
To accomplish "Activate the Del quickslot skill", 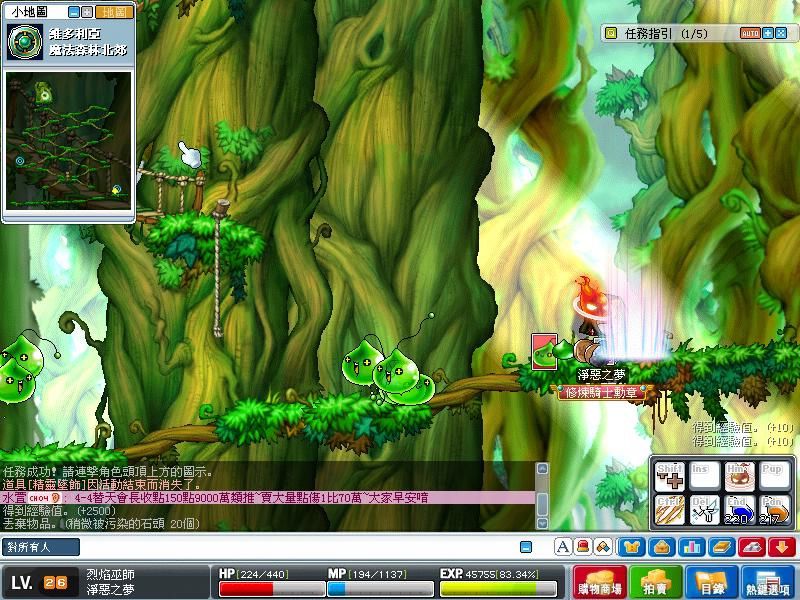I will click(705, 511).
